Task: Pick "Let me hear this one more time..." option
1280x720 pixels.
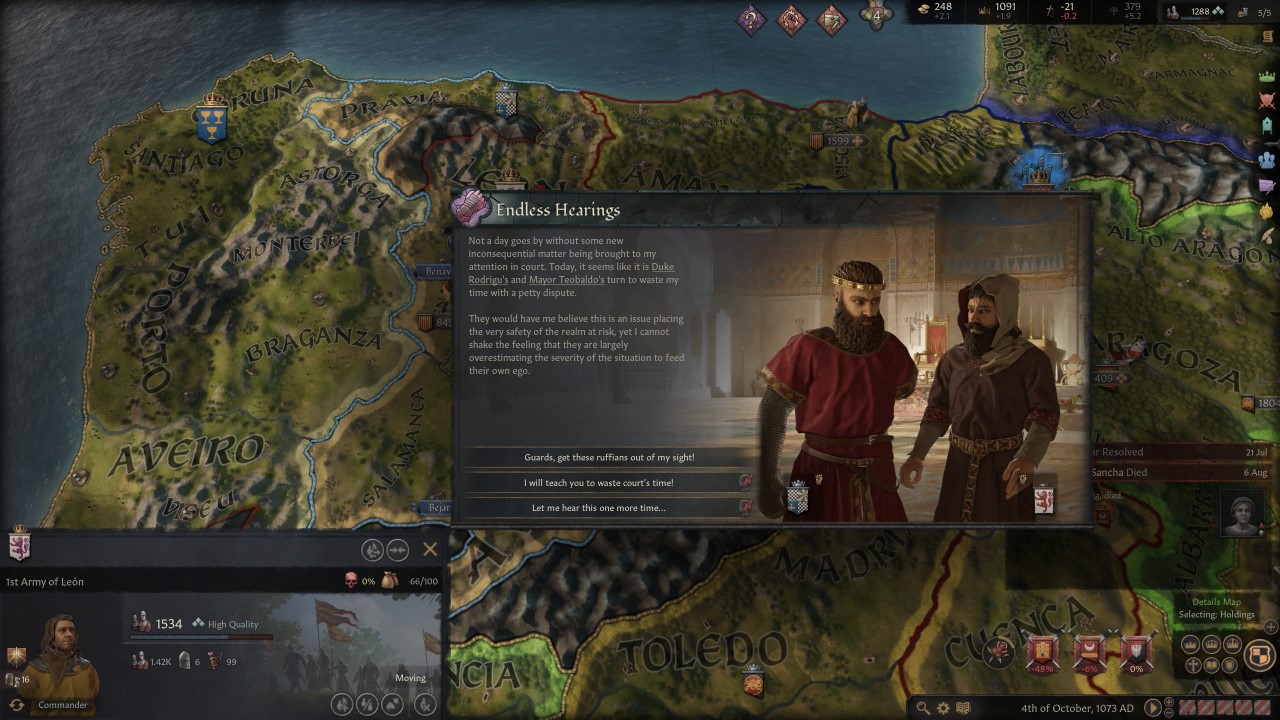Action: click(599, 508)
